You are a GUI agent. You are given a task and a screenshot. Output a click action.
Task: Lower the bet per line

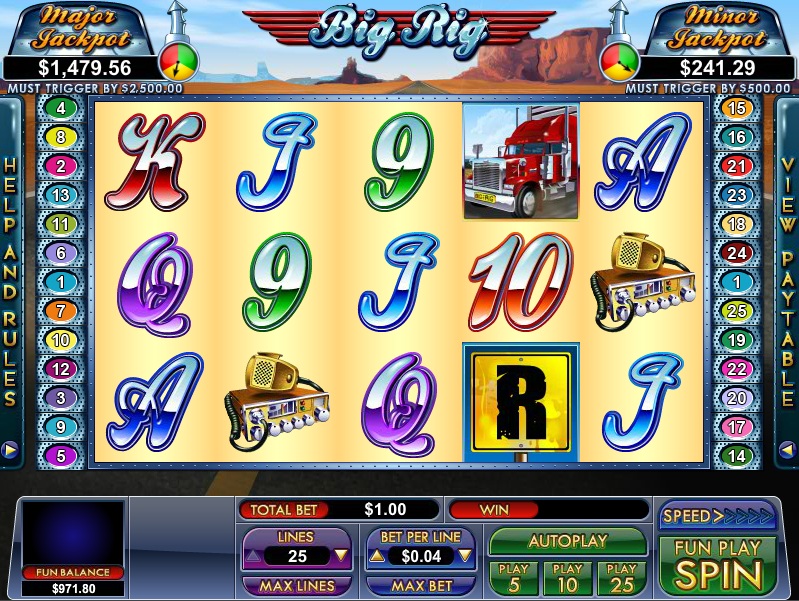point(464,556)
